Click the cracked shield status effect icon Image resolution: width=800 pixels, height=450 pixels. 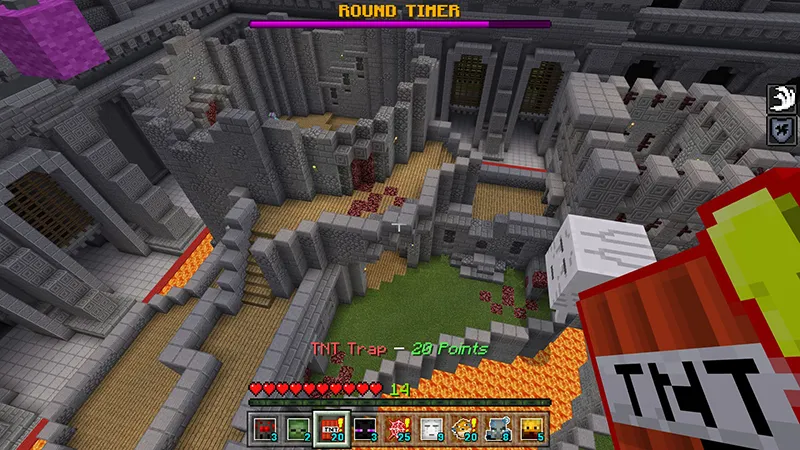781,130
